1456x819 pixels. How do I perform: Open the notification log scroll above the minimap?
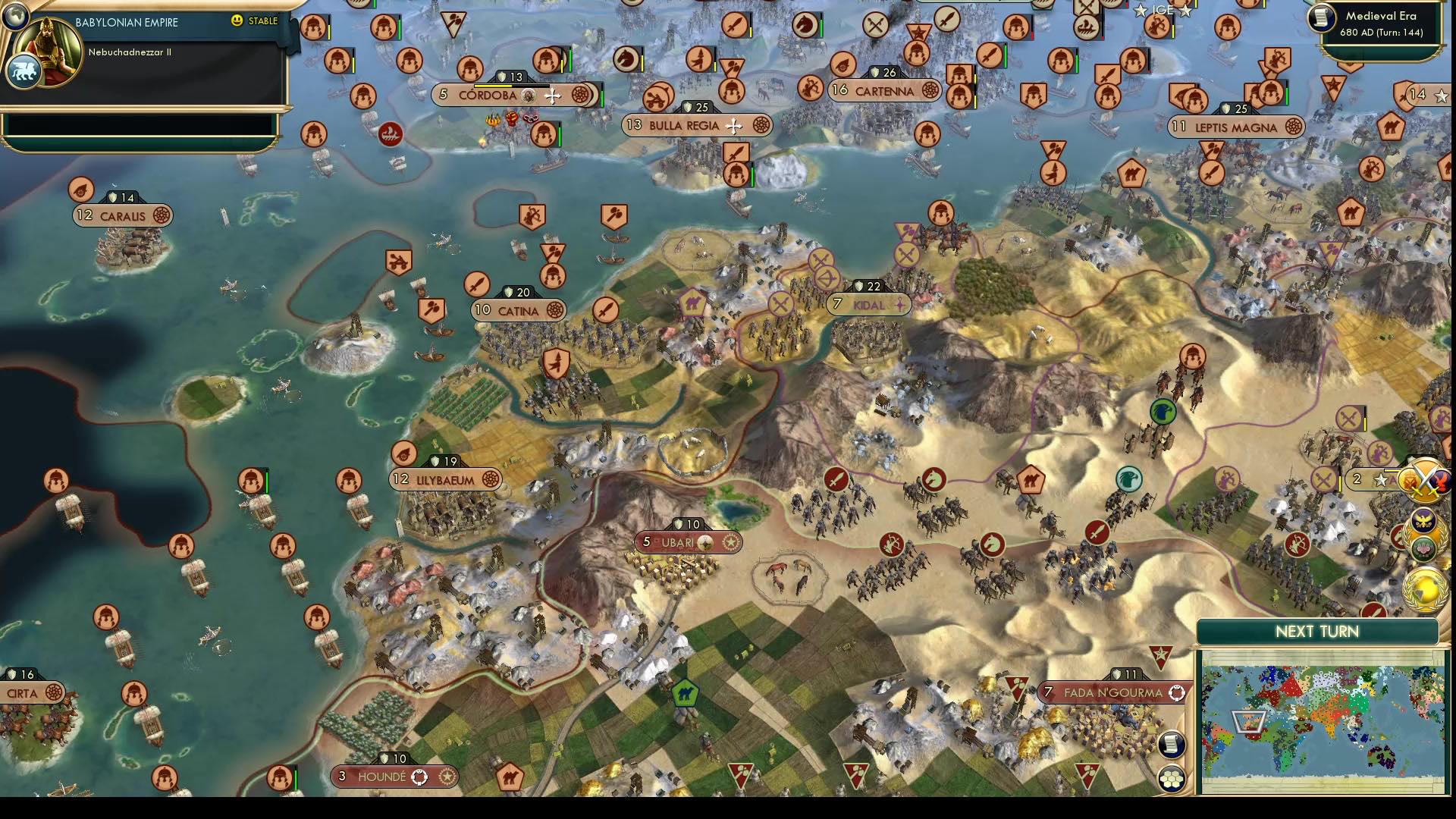1172,745
